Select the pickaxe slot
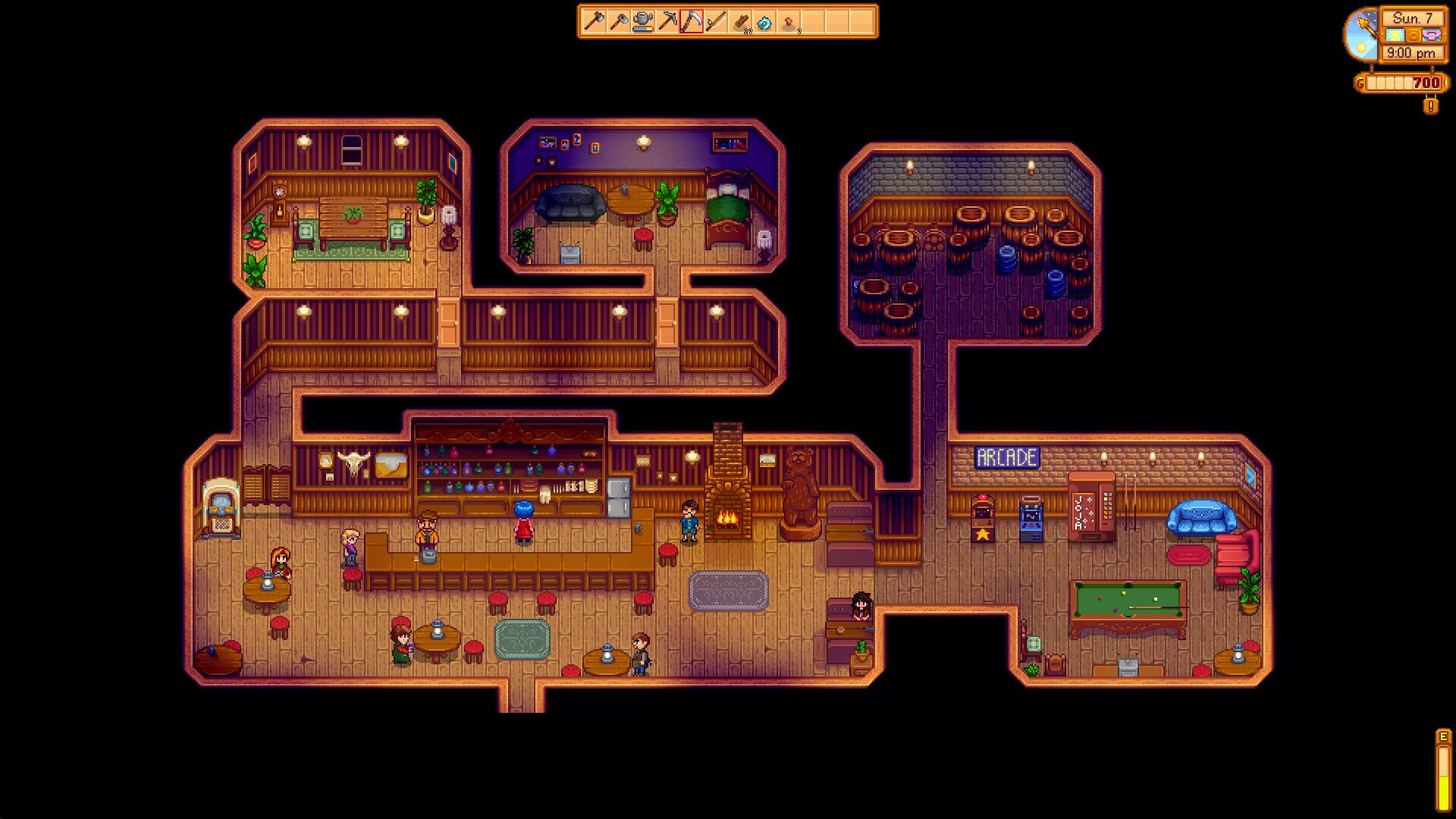The width and height of the screenshot is (1456, 819). click(x=667, y=22)
